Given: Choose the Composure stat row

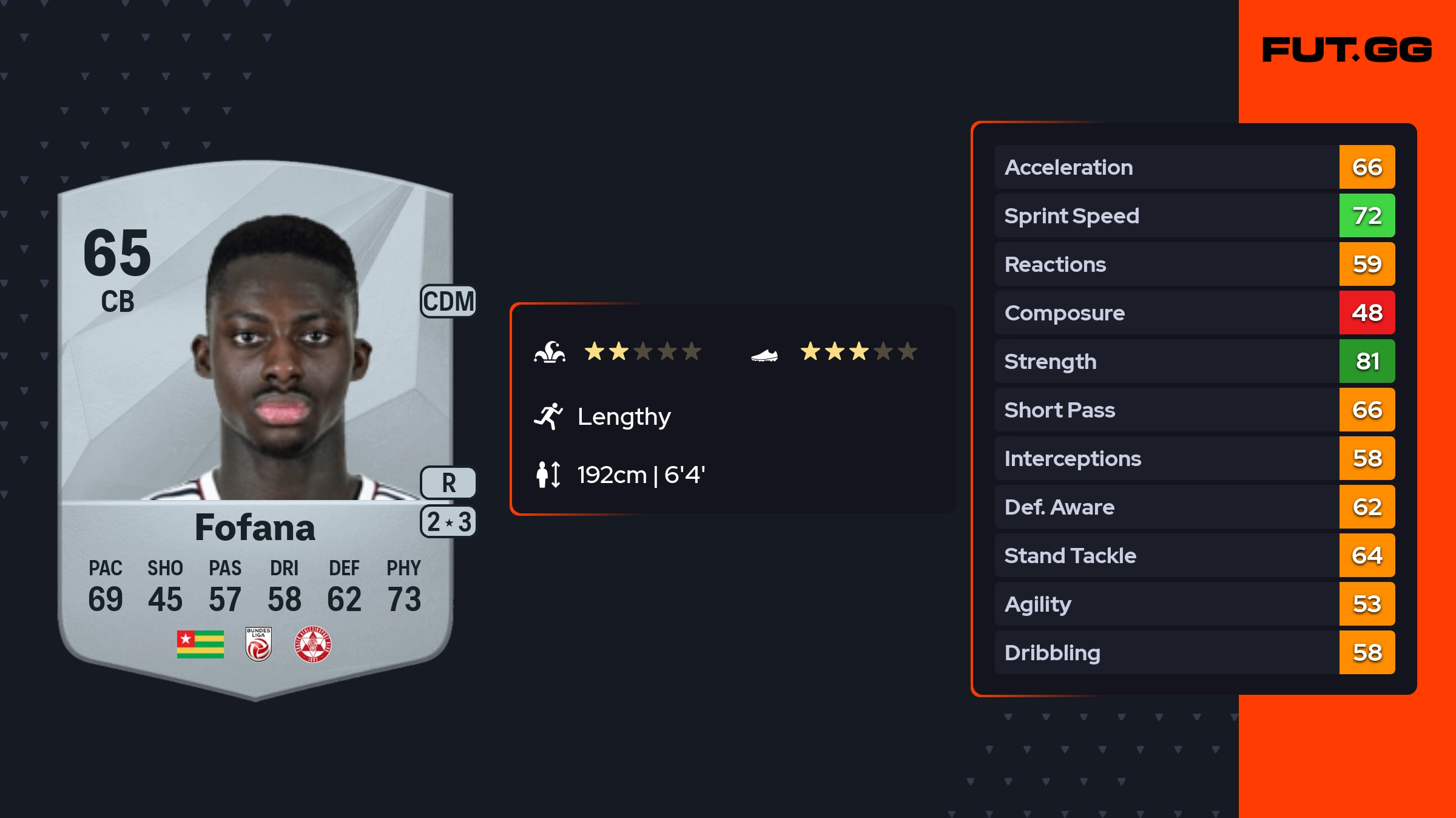Looking at the screenshot, I should point(1194,313).
